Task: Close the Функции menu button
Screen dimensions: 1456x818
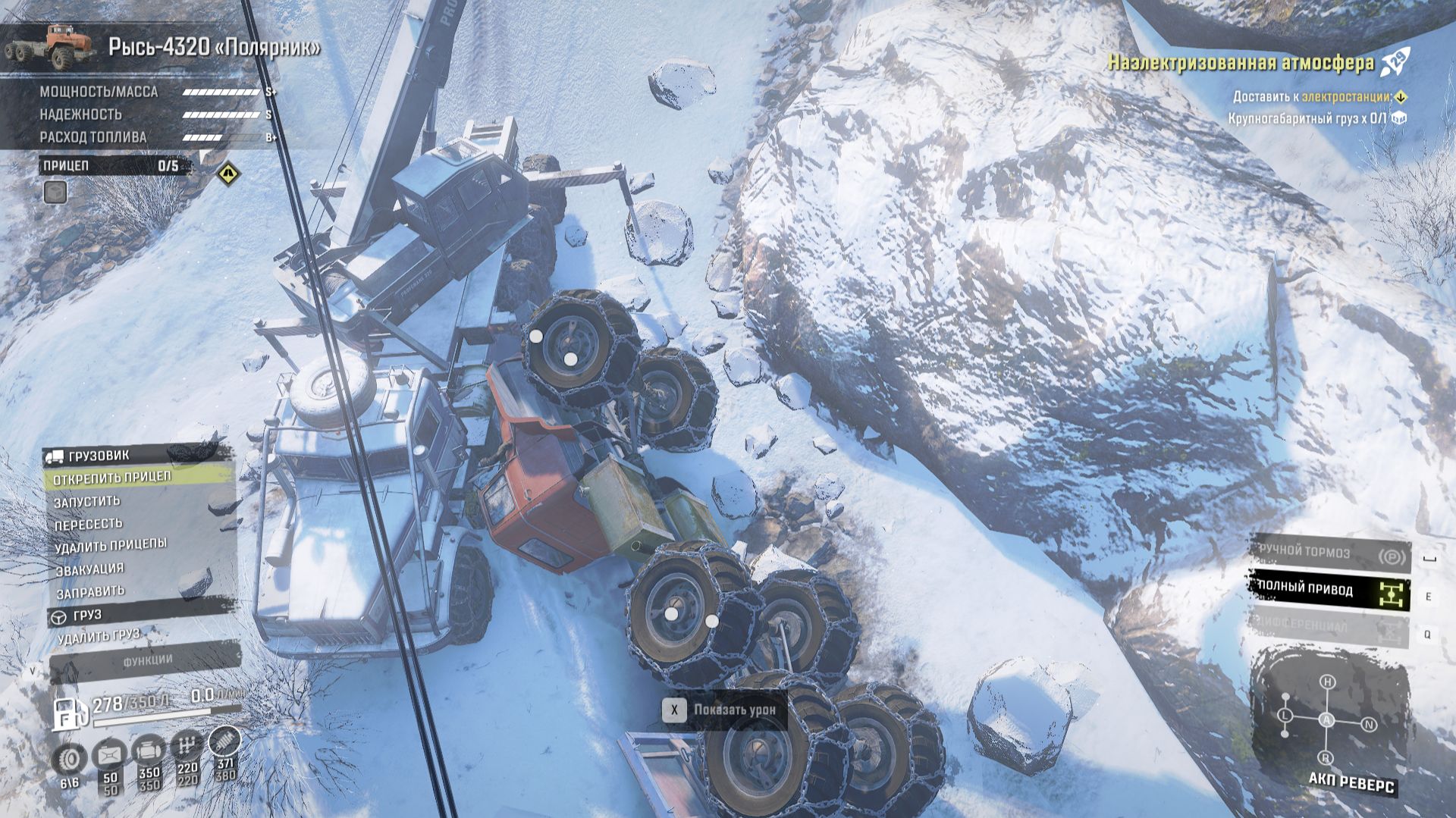Action: [147, 660]
